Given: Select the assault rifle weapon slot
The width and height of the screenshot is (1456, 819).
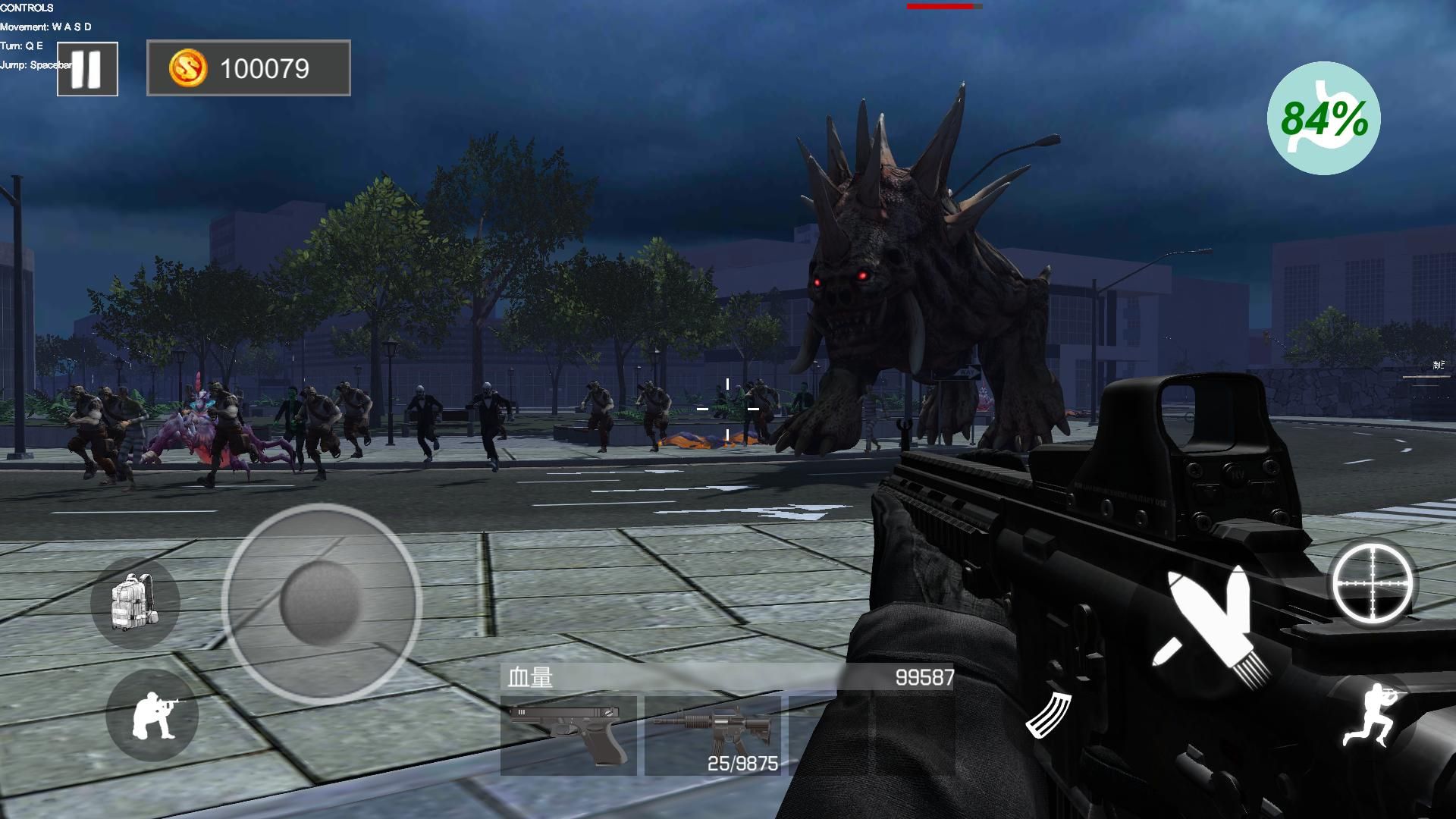Looking at the screenshot, I should click(712, 735).
